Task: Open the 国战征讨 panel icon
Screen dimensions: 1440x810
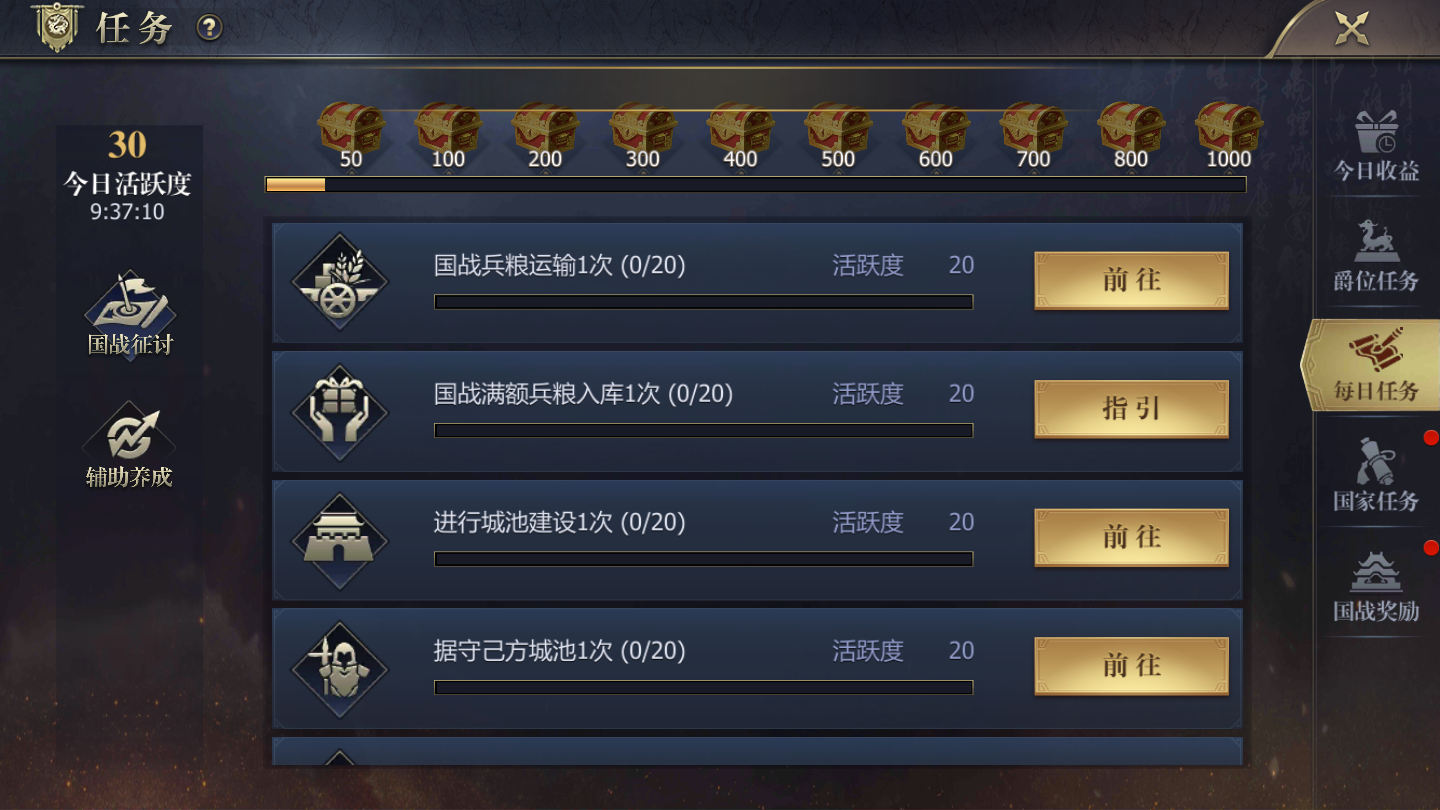Action: coord(128,312)
